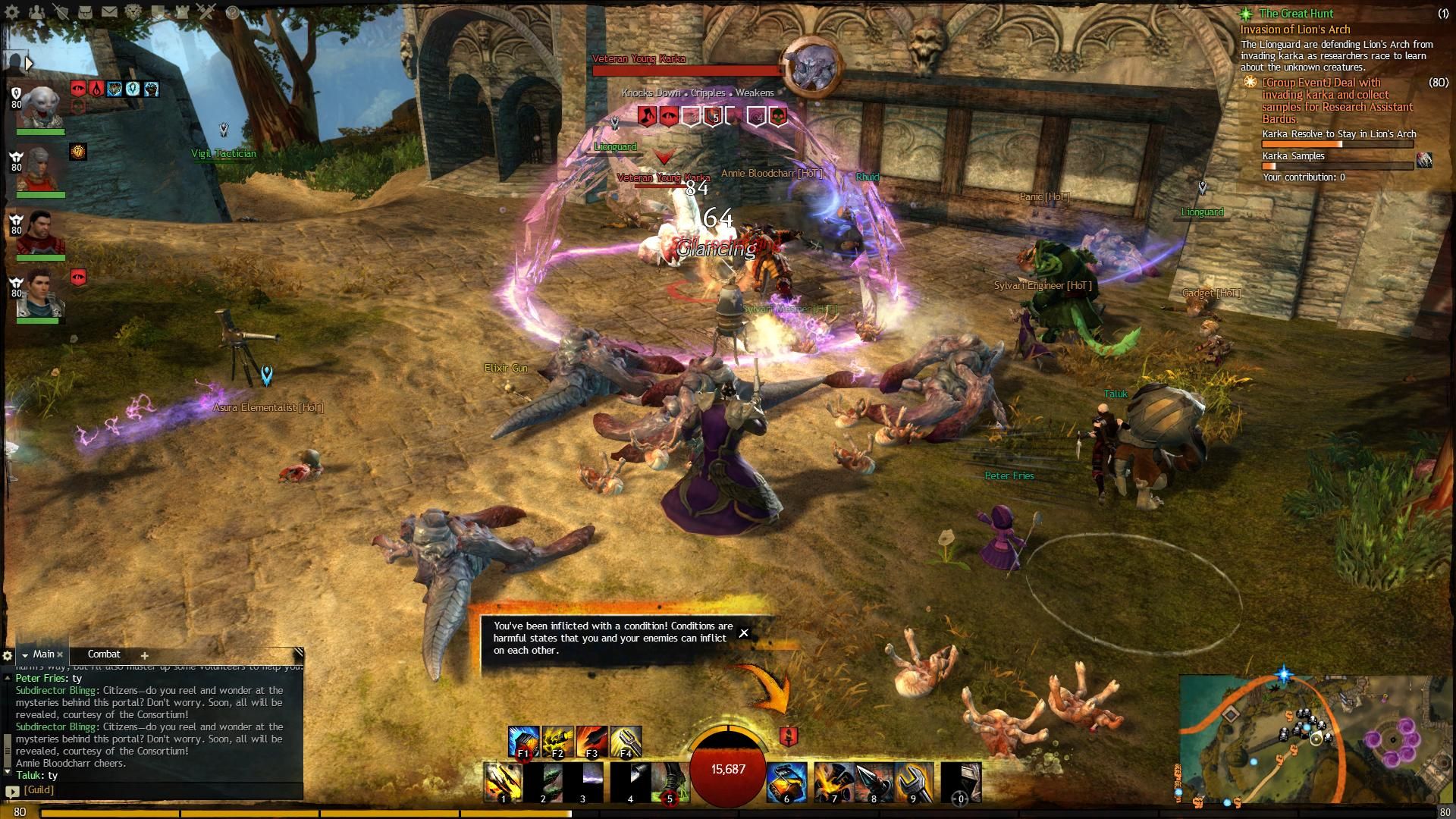Click the Guild chat input field
The image size is (1456, 819).
(x=159, y=789)
